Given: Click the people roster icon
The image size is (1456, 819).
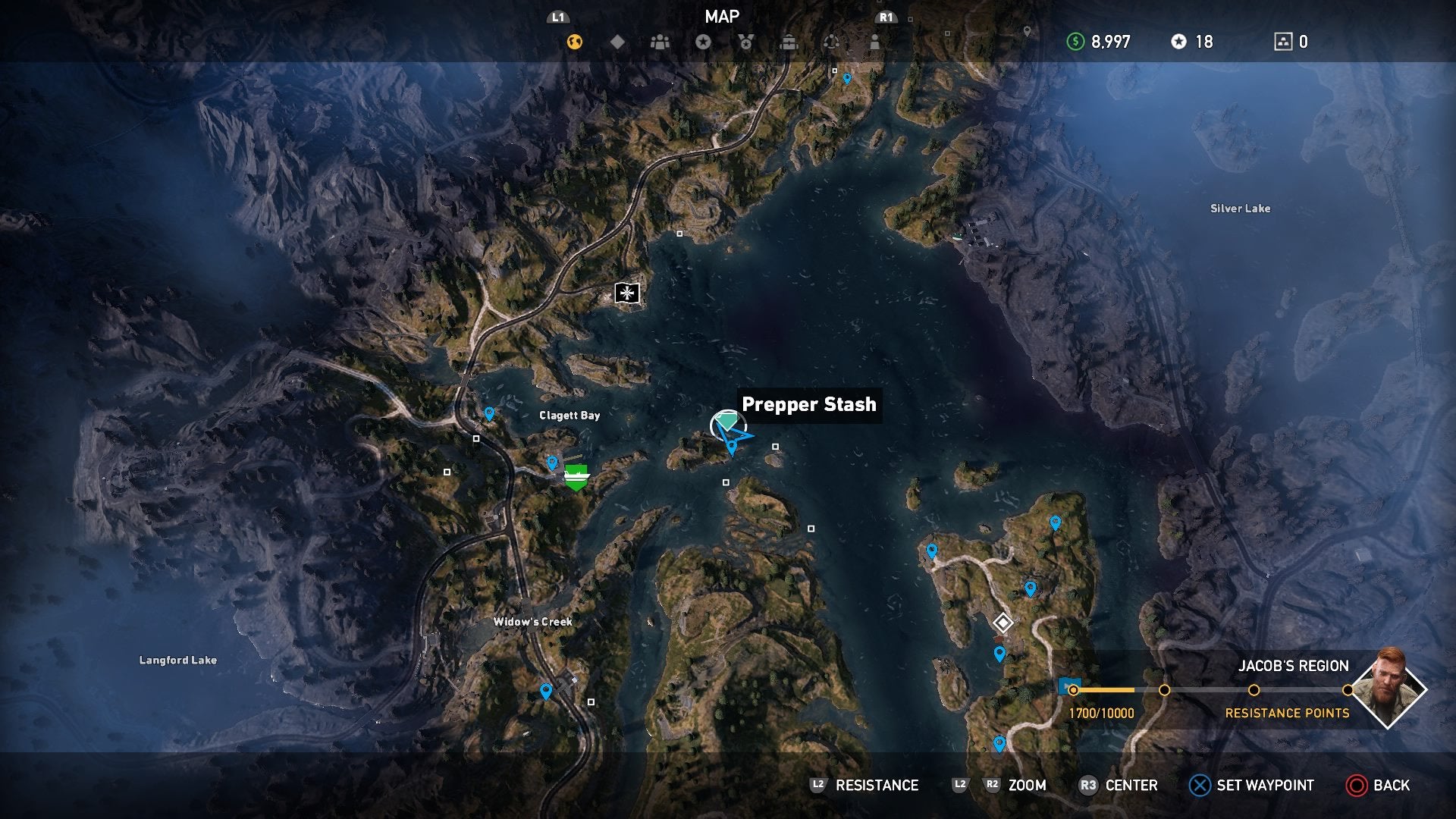Looking at the screenshot, I should [x=660, y=42].
